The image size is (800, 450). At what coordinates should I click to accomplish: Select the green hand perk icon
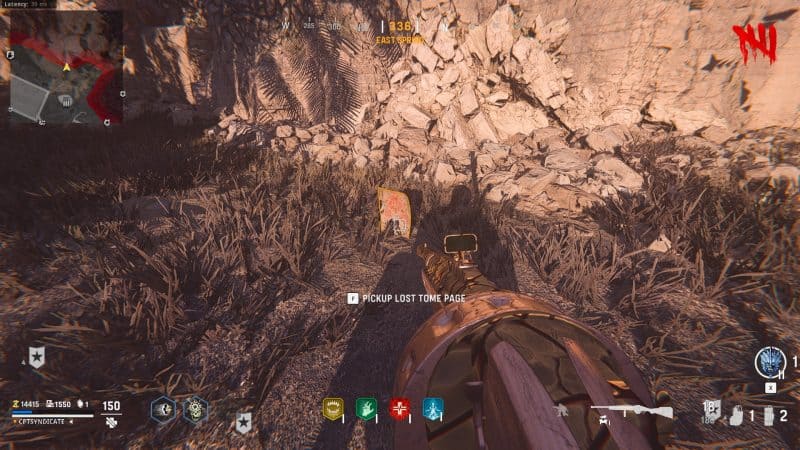(366, 408)
